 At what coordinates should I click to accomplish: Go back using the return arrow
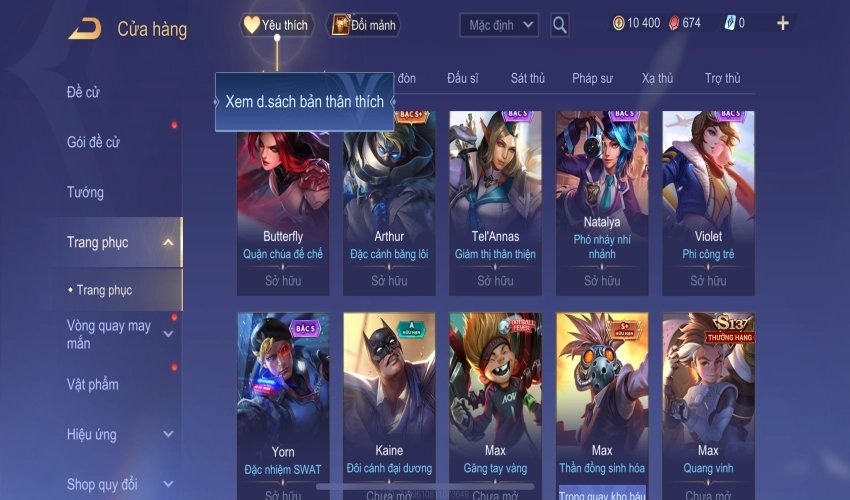(84, 29)
